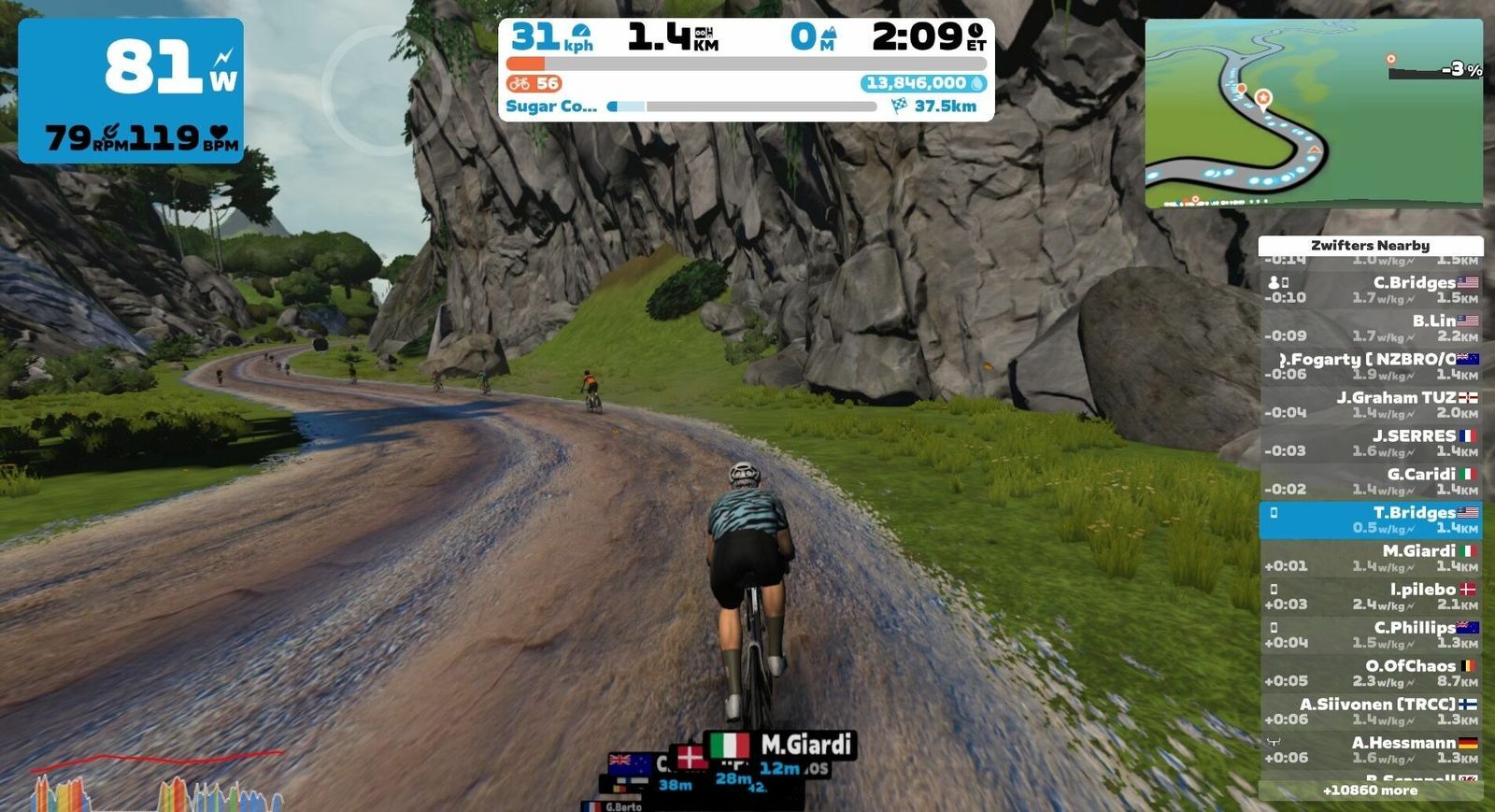This screenshot has height=812, width=1495.
Task: Click the Sugar Co... route progress bar
Action: 743,107
